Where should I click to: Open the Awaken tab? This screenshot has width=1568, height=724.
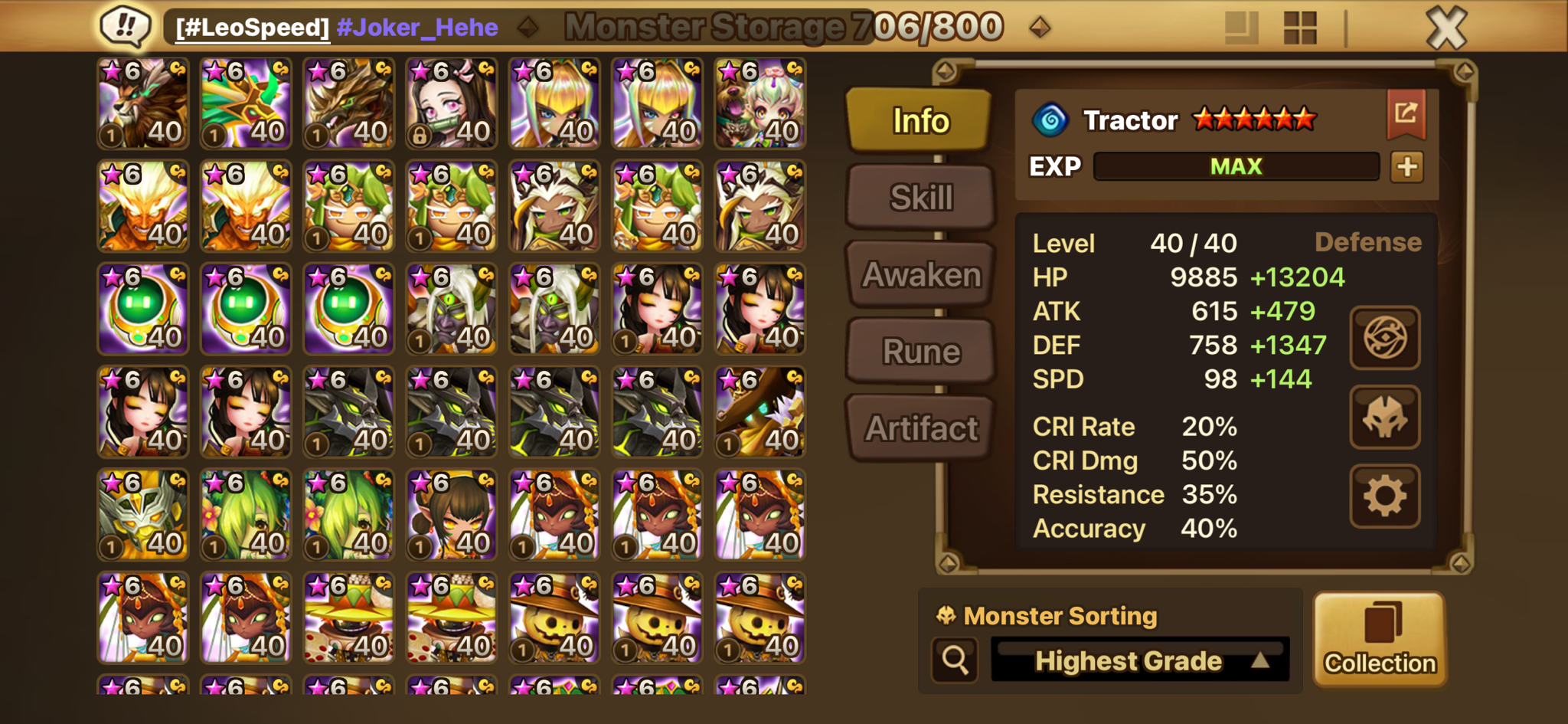920,274
